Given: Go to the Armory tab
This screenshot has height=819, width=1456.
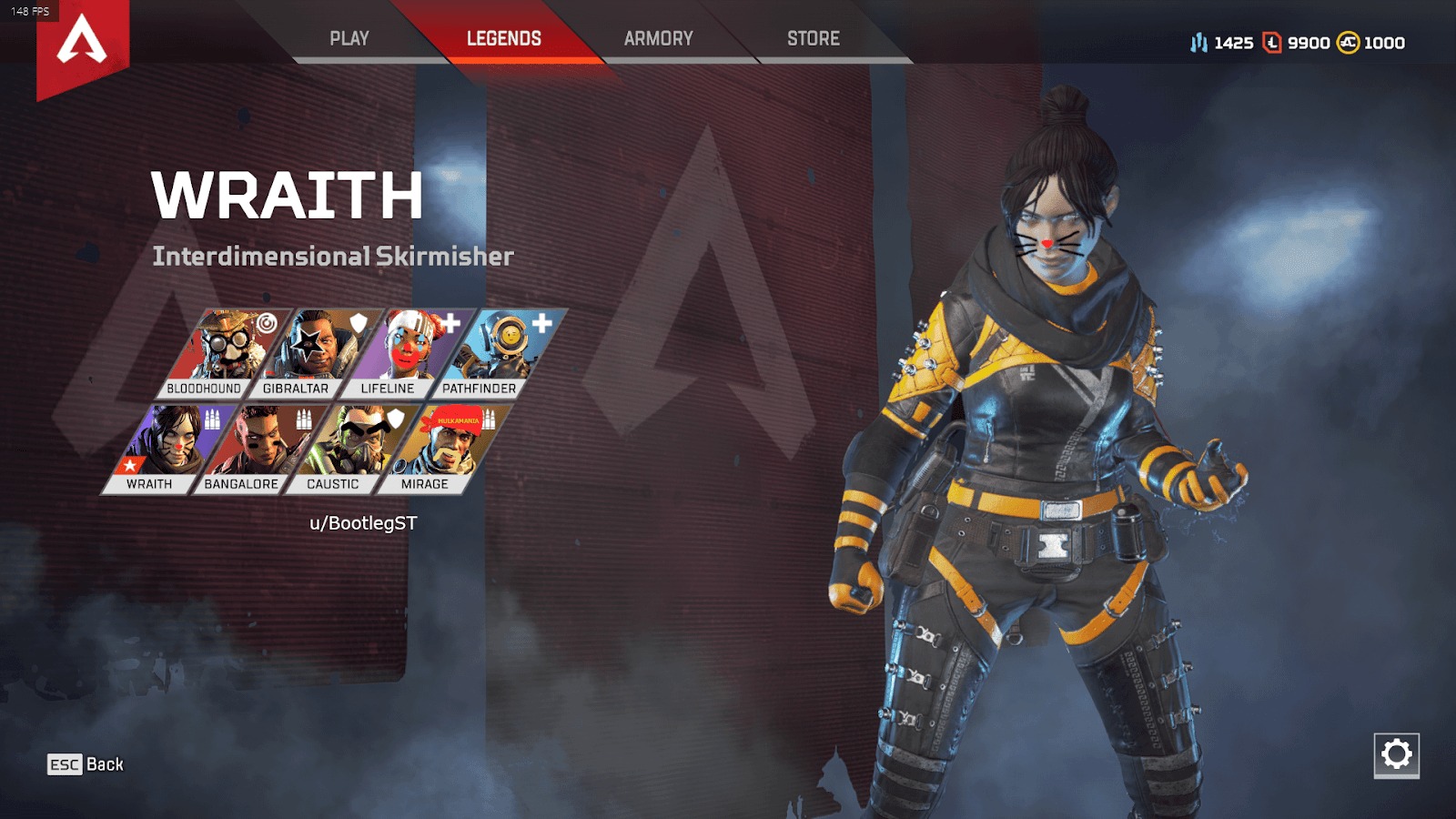Looking at the screenshot, I should pos(658,38).
